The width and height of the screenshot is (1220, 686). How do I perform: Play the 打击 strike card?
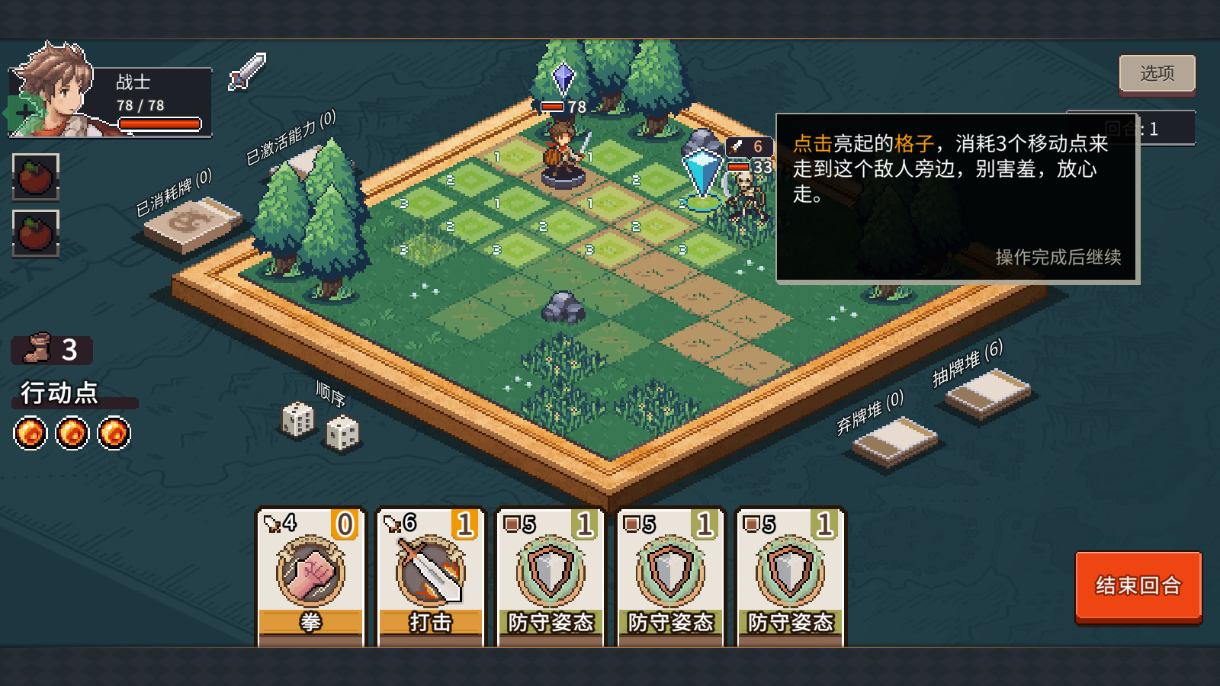pyautogui.click(x=430, y=576)
